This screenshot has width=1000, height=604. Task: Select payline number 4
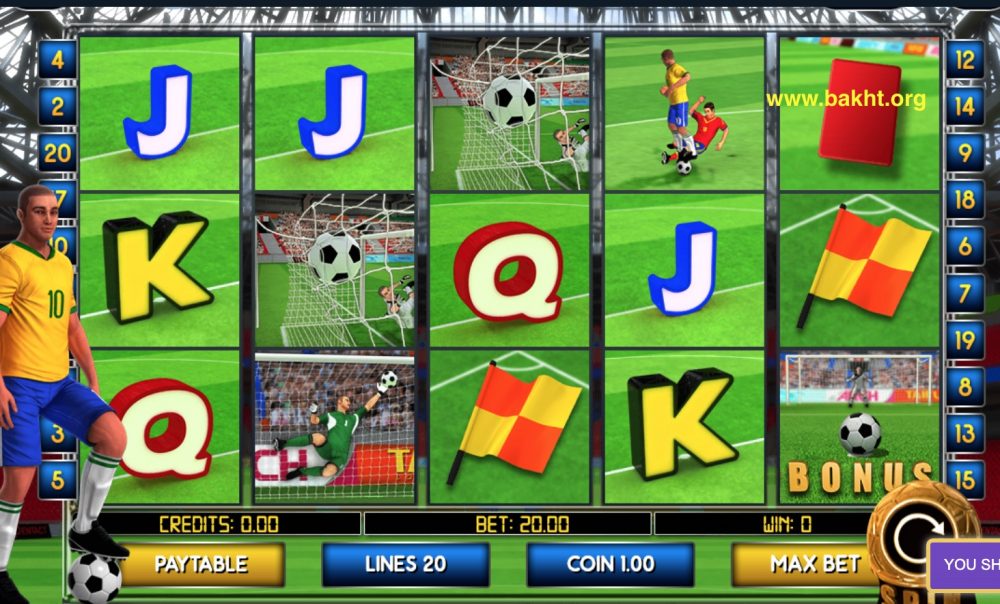(x=58, y=60)
